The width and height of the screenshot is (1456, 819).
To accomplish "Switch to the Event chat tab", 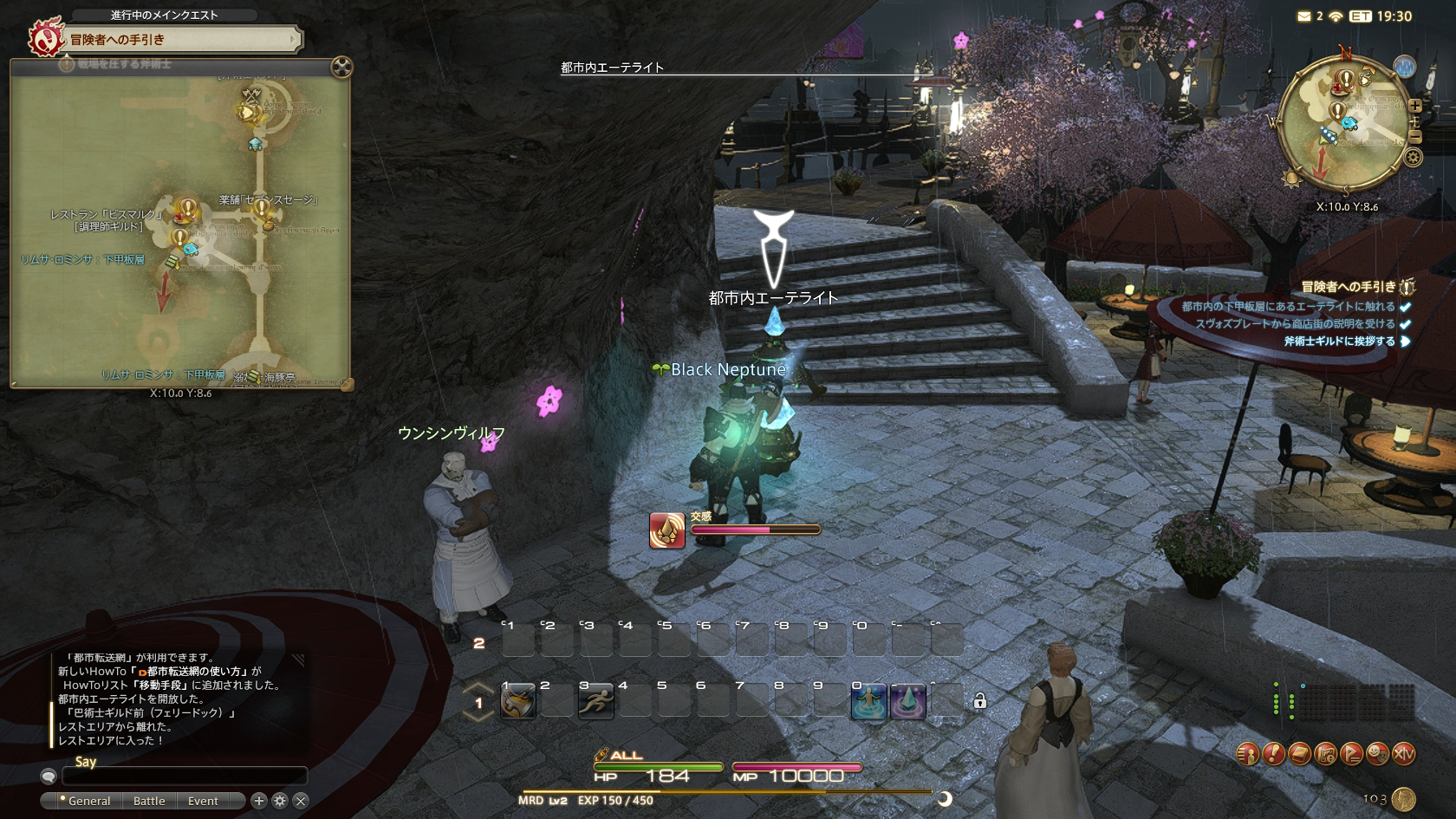I will pyautogui.click(x=203, y=801).
